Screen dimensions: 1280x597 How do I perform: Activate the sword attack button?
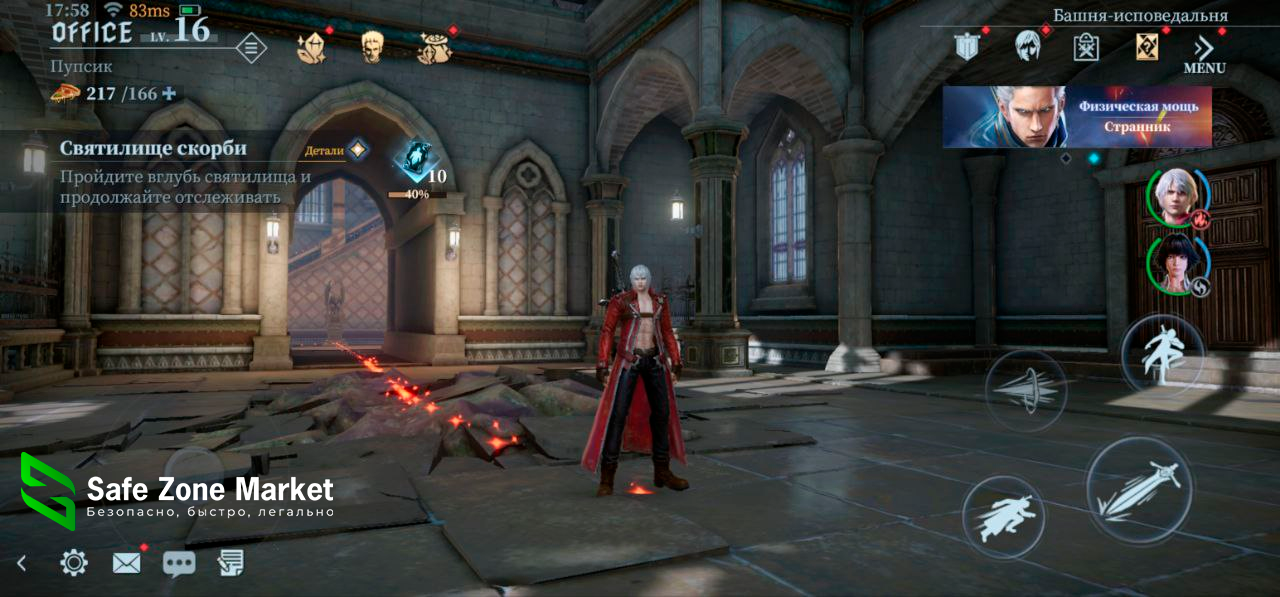click(x=1138, y=490)
